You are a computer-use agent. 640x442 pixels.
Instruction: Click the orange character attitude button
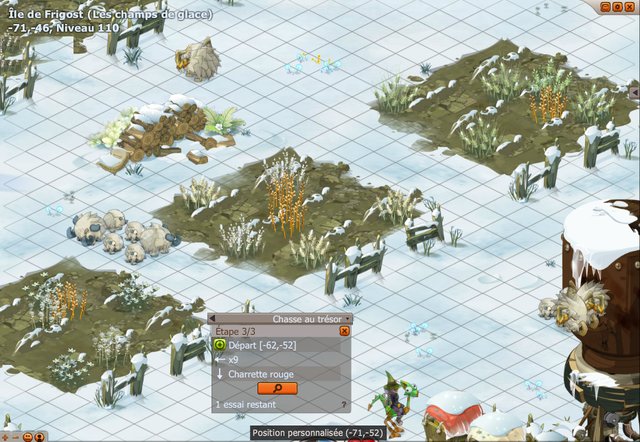[x=40, y=436]
